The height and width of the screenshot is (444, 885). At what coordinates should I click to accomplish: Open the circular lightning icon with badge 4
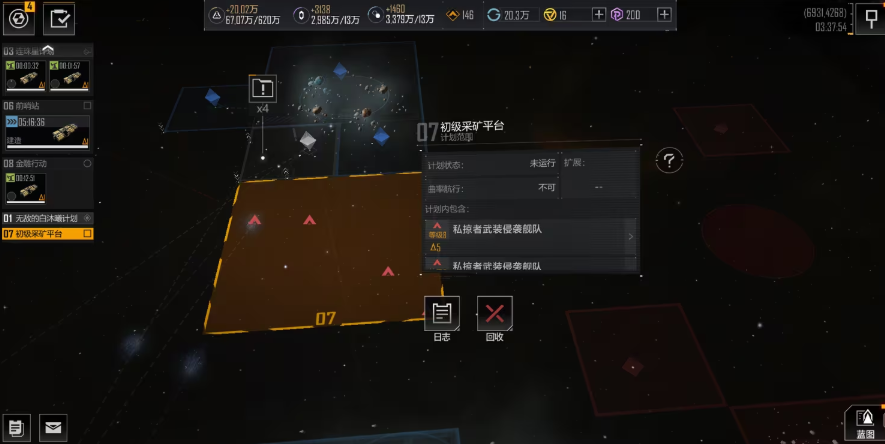(17, 17)
